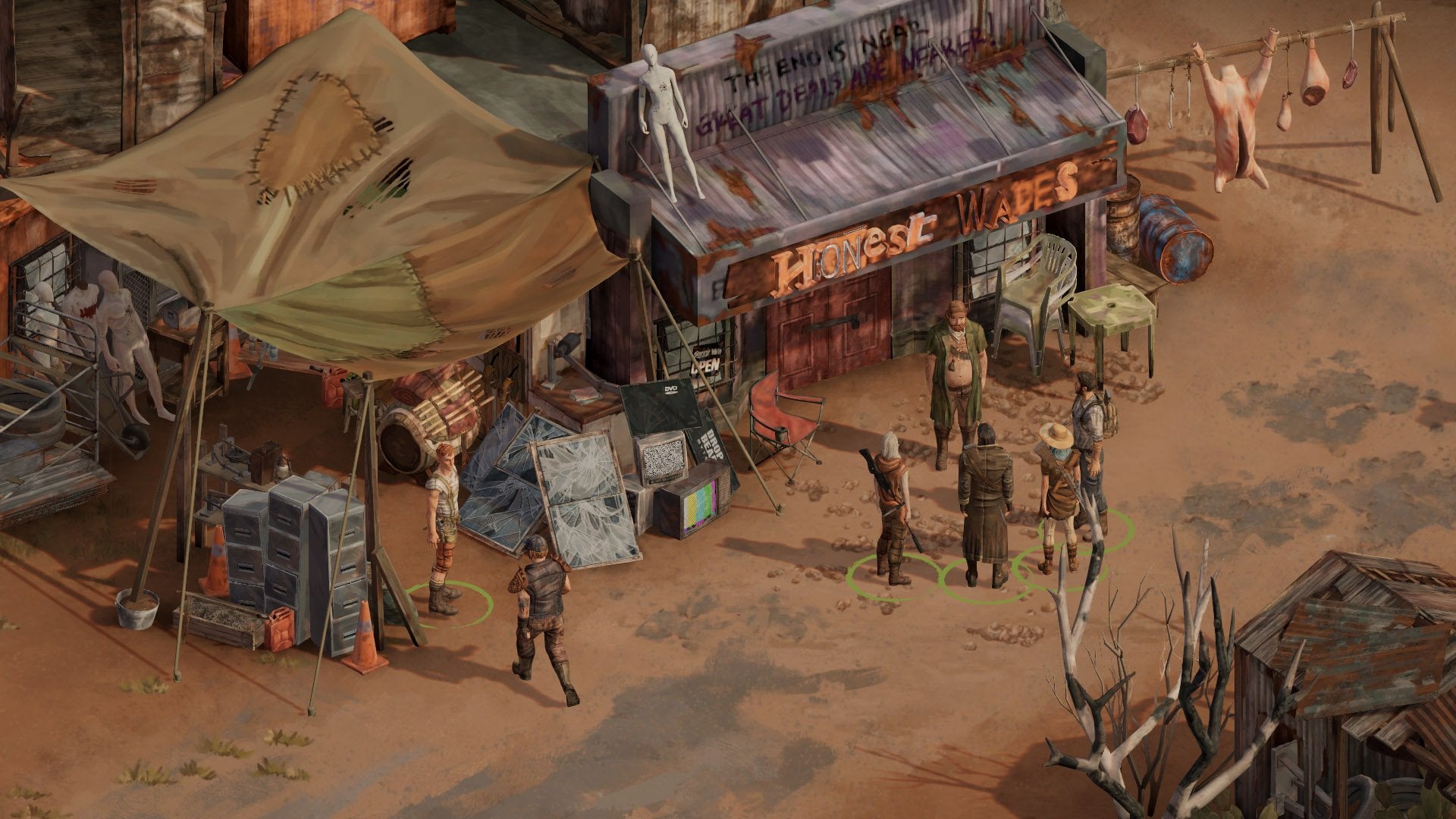Select the party member wearing a straw hat
This screenshot has height=819, width=1456.
point(1056,494)
